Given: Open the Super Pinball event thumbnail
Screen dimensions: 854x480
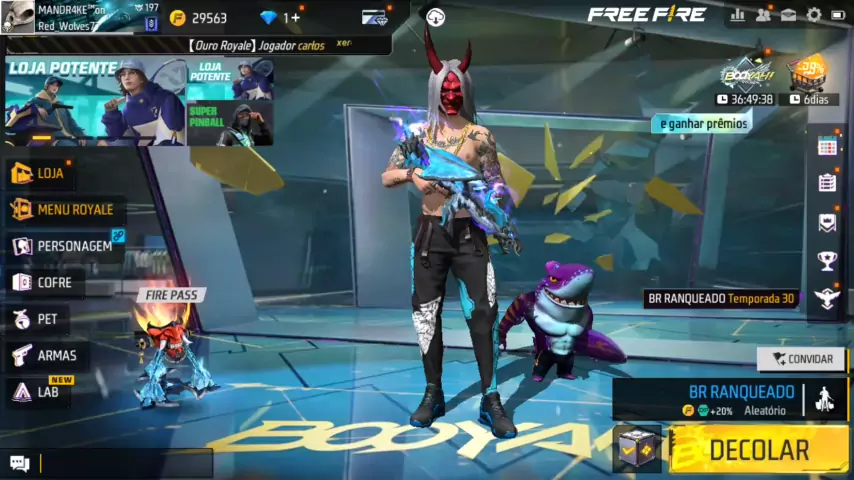Looking at the screenshot, I should [x=230, y=124].
